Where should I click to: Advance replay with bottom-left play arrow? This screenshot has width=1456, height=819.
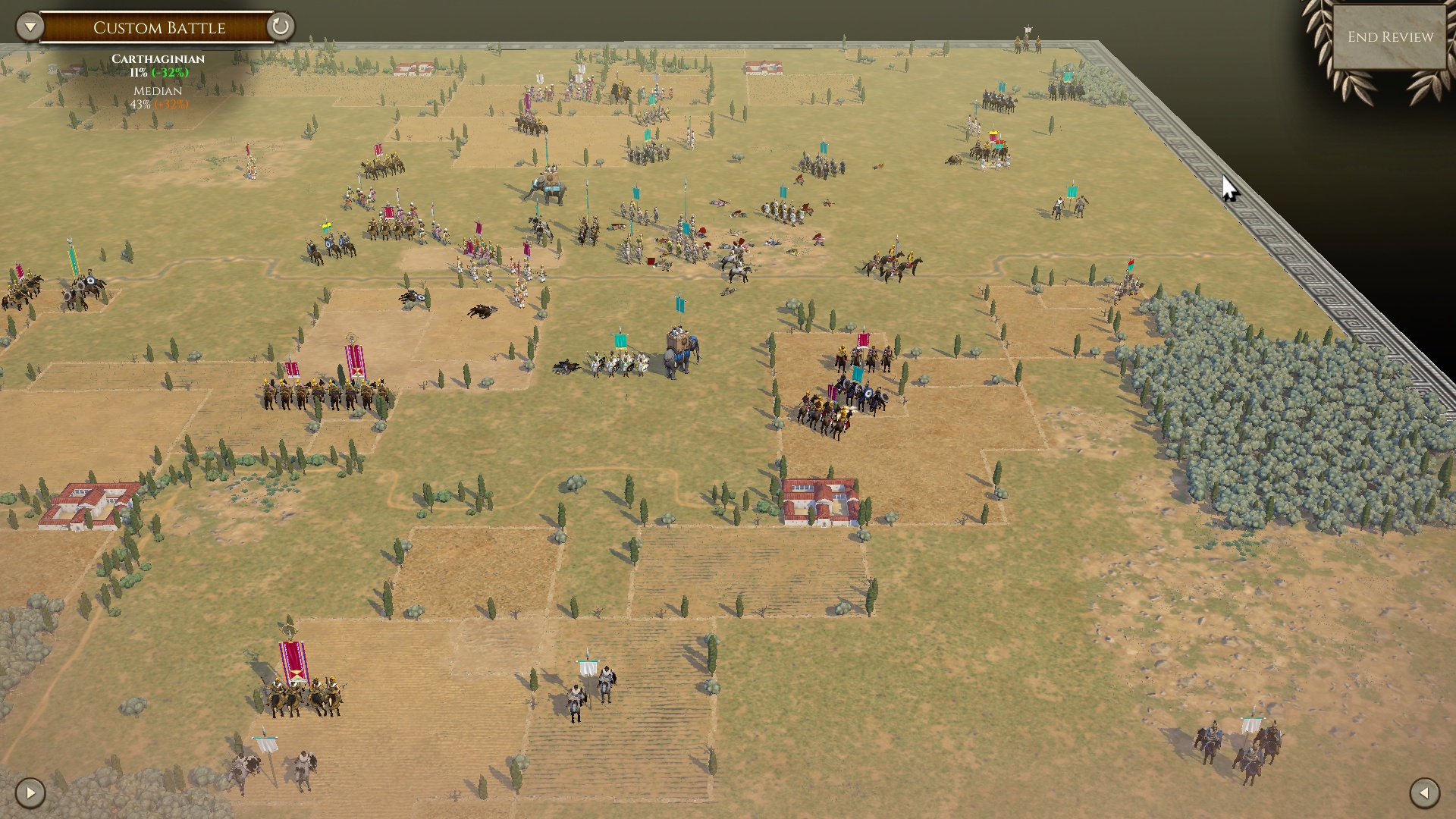(30, 793)
